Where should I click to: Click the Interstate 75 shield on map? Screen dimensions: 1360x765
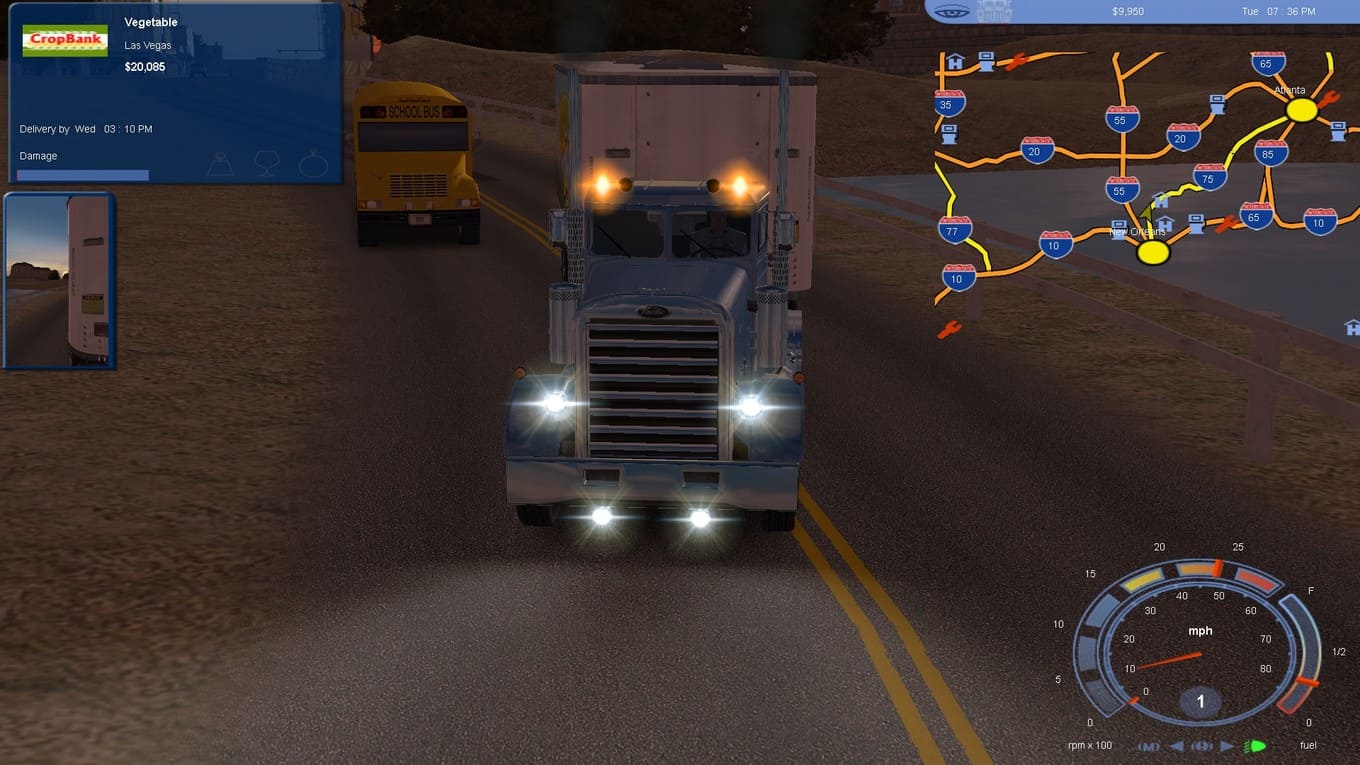pyautogui.click(x=1209, y=177)
